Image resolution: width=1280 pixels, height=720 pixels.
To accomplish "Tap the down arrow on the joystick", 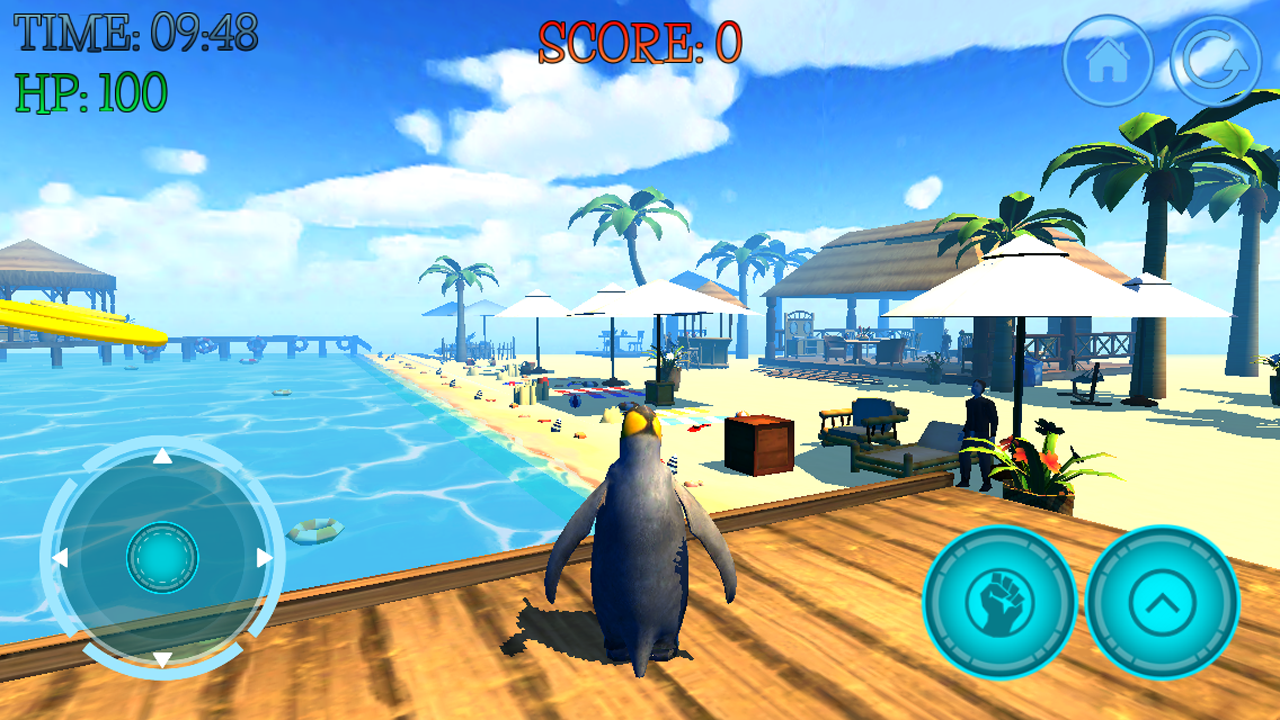I will [x=160, y=658].
